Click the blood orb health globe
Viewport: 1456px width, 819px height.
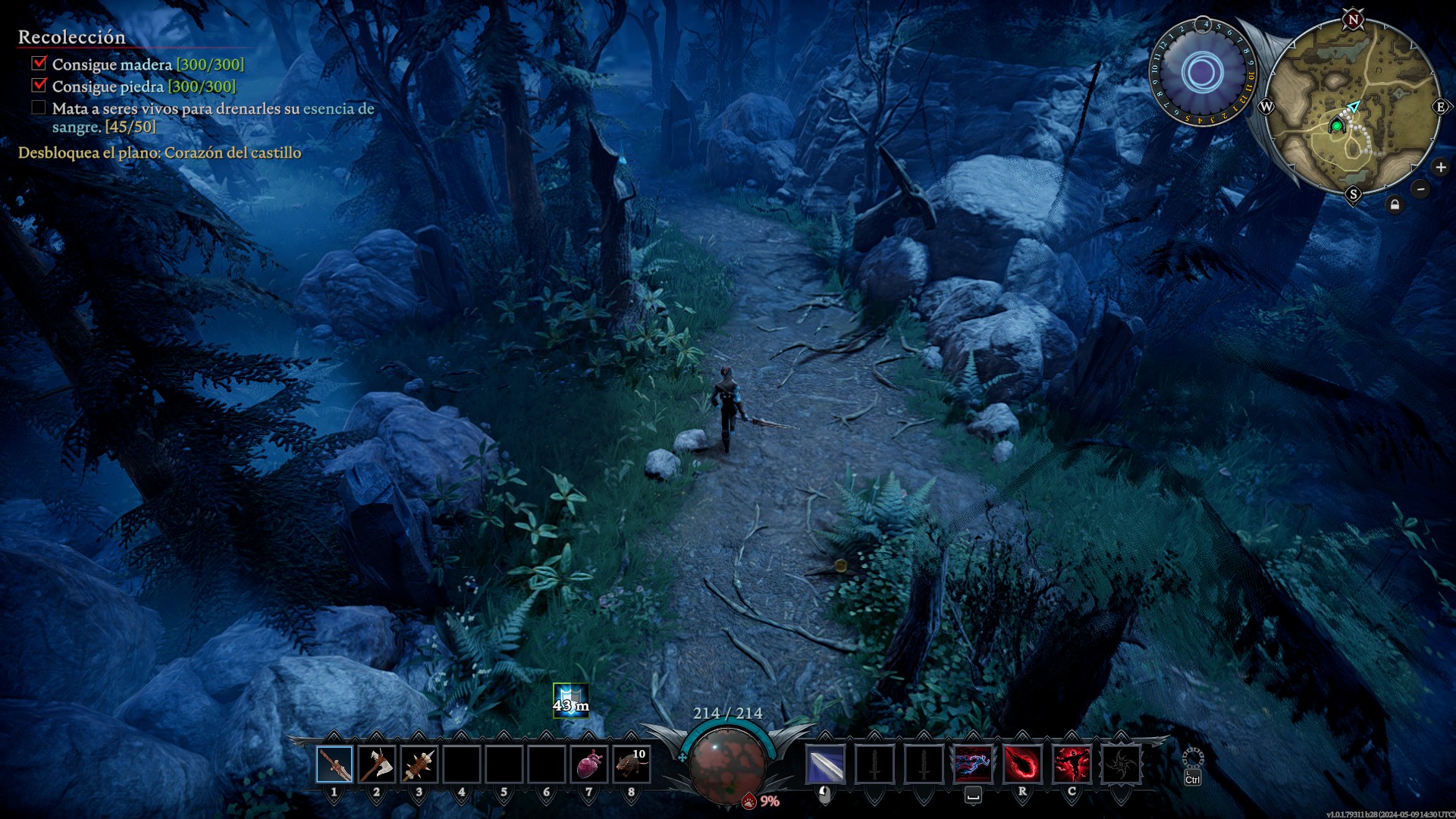pyautogui.click(x=728, y=761)
